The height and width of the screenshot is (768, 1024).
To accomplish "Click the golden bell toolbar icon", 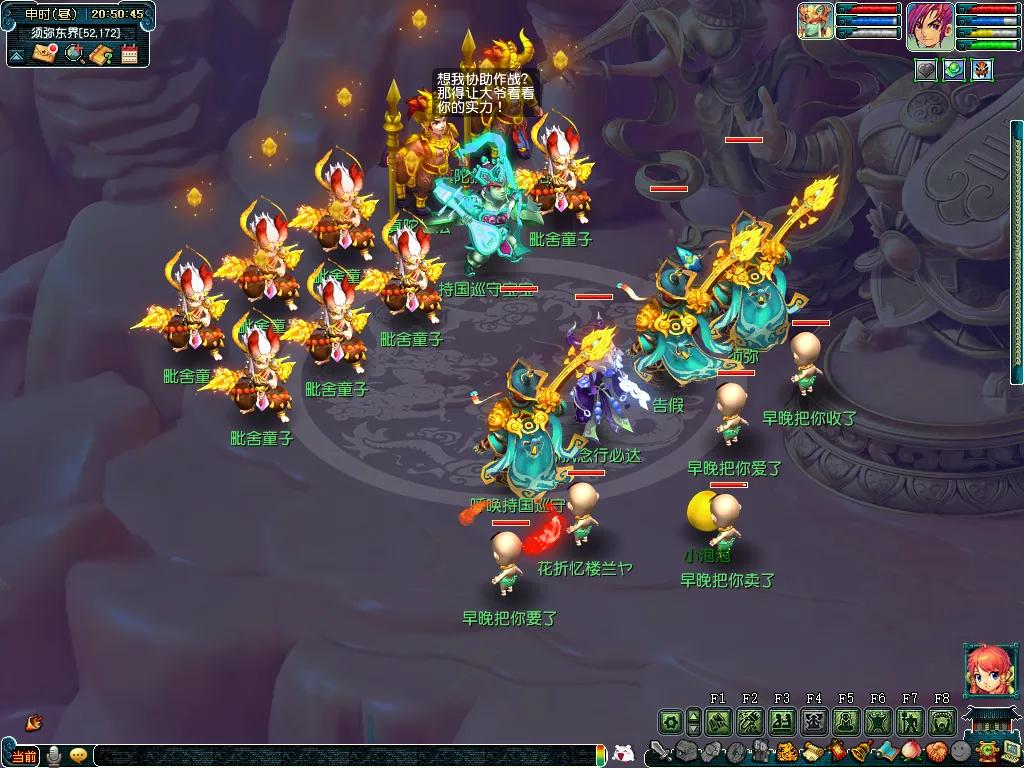I will tap(860, 752).
